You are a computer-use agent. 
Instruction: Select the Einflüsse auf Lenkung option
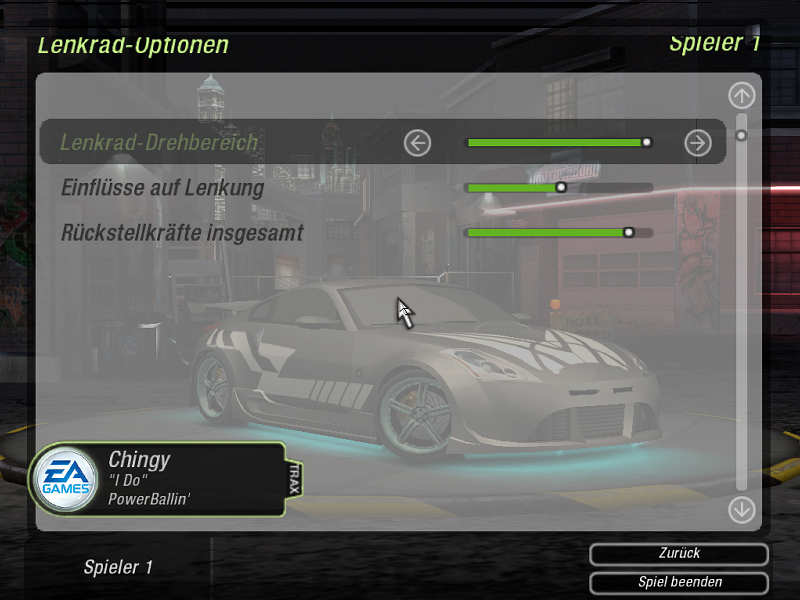[x=162, y=187]
